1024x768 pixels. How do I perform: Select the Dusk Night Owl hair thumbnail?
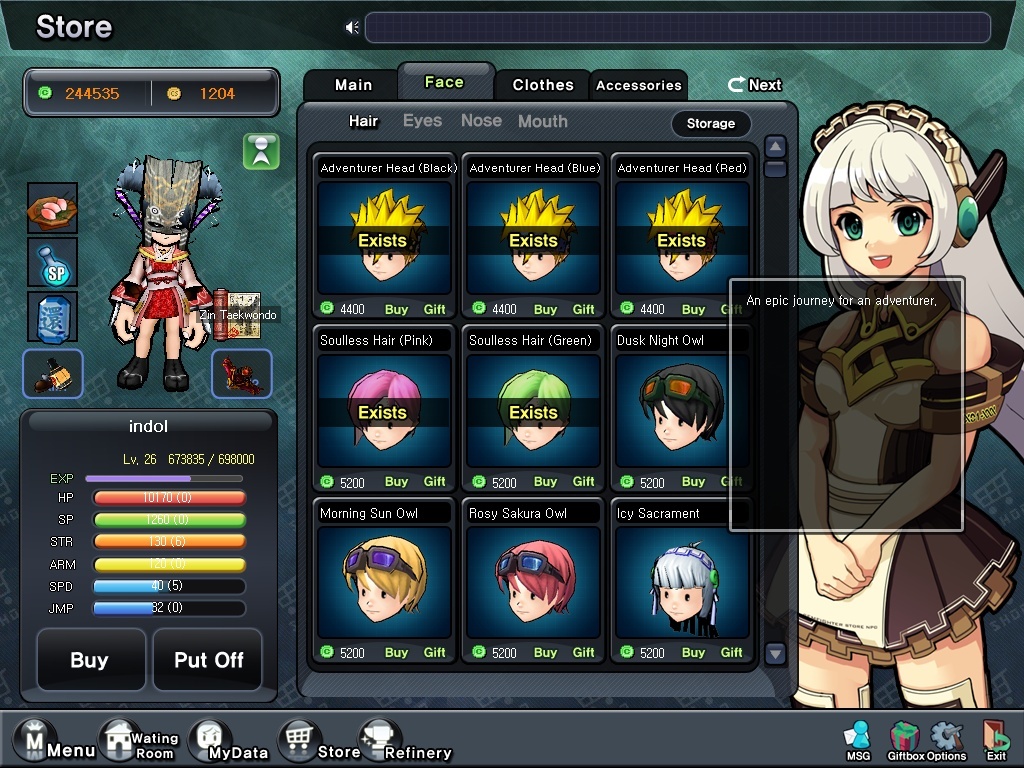click(x=681, y=410)
